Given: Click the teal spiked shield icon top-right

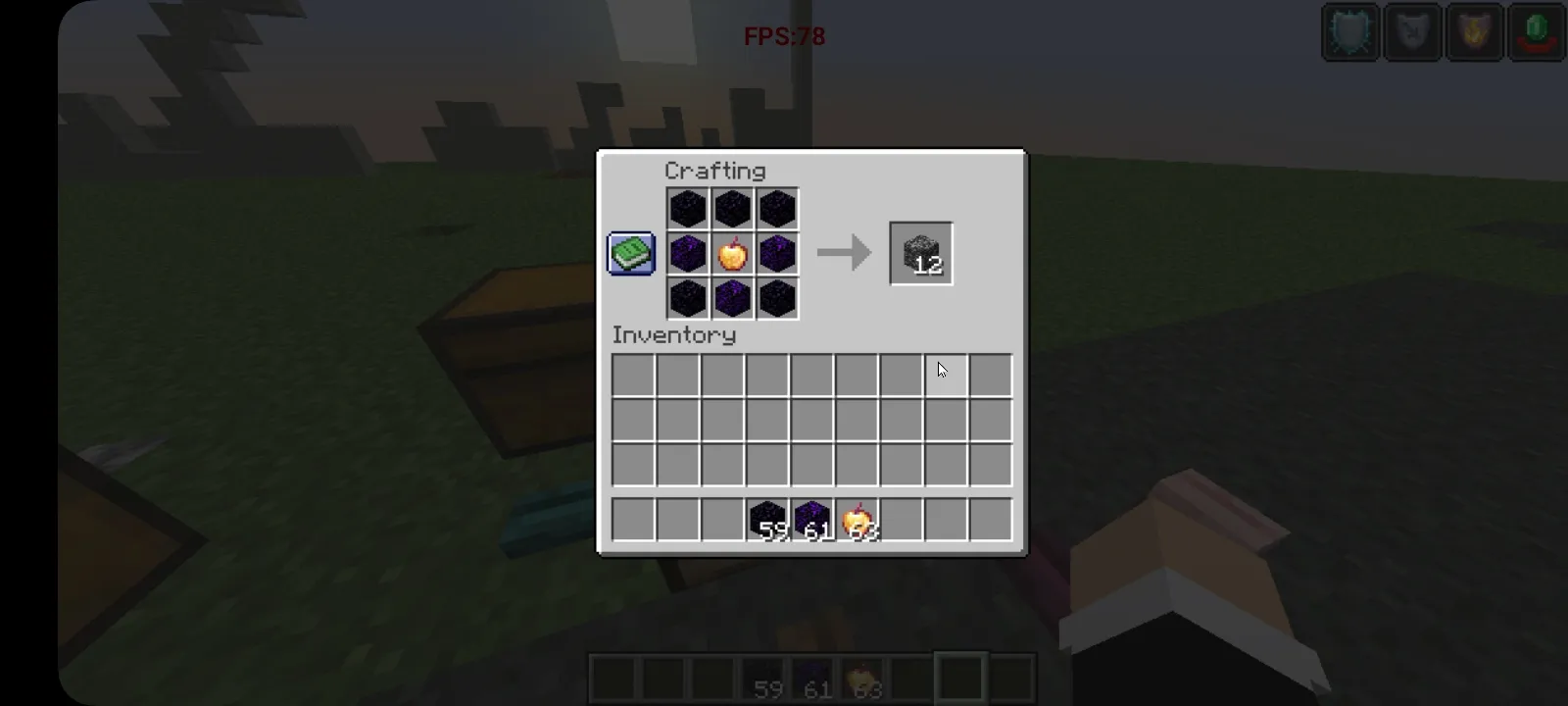Looking at the screenshot, I should pyautogui.click(x=1349, y=32).
